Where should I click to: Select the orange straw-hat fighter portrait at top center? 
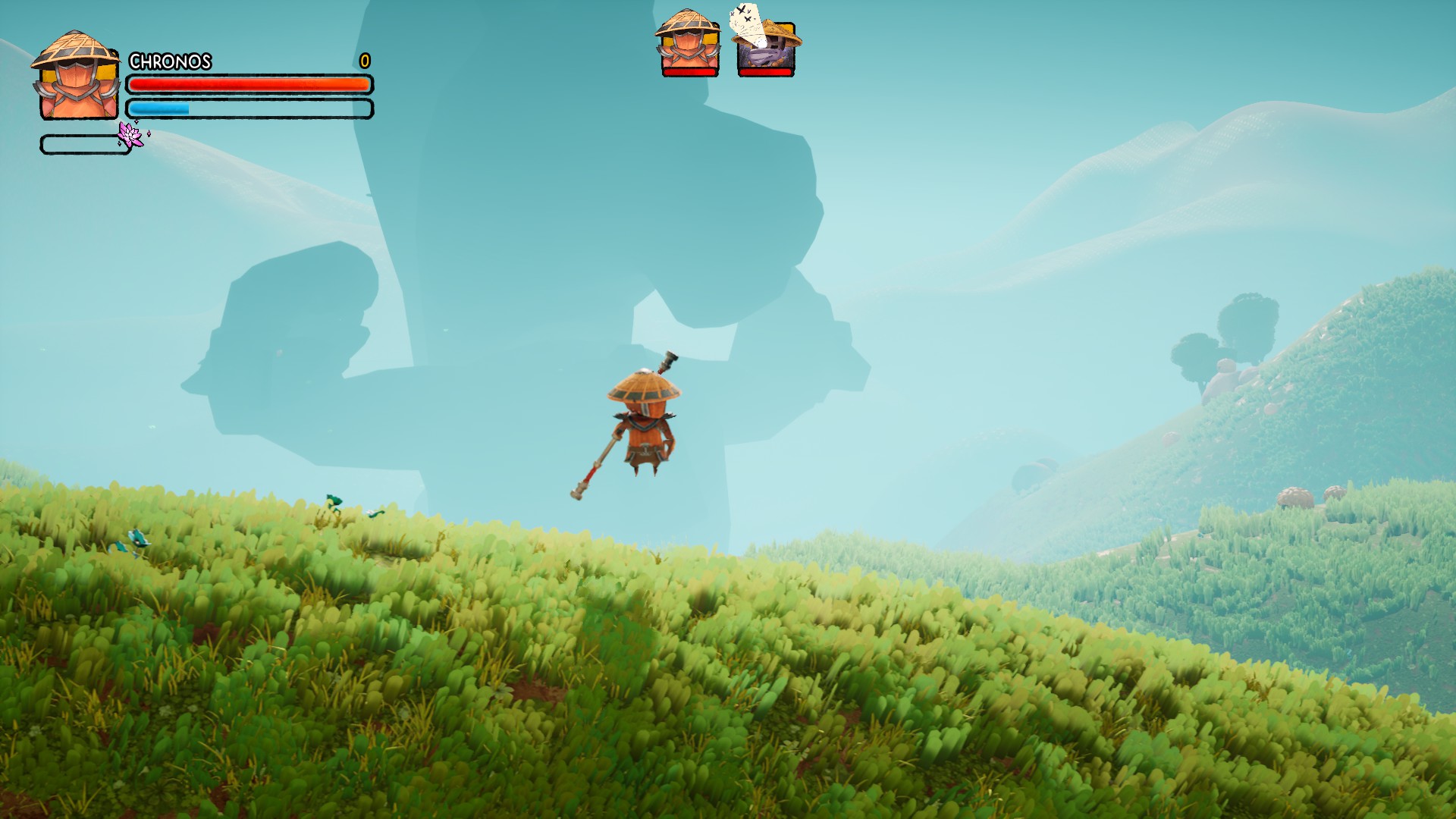click(x=689, y=43)
